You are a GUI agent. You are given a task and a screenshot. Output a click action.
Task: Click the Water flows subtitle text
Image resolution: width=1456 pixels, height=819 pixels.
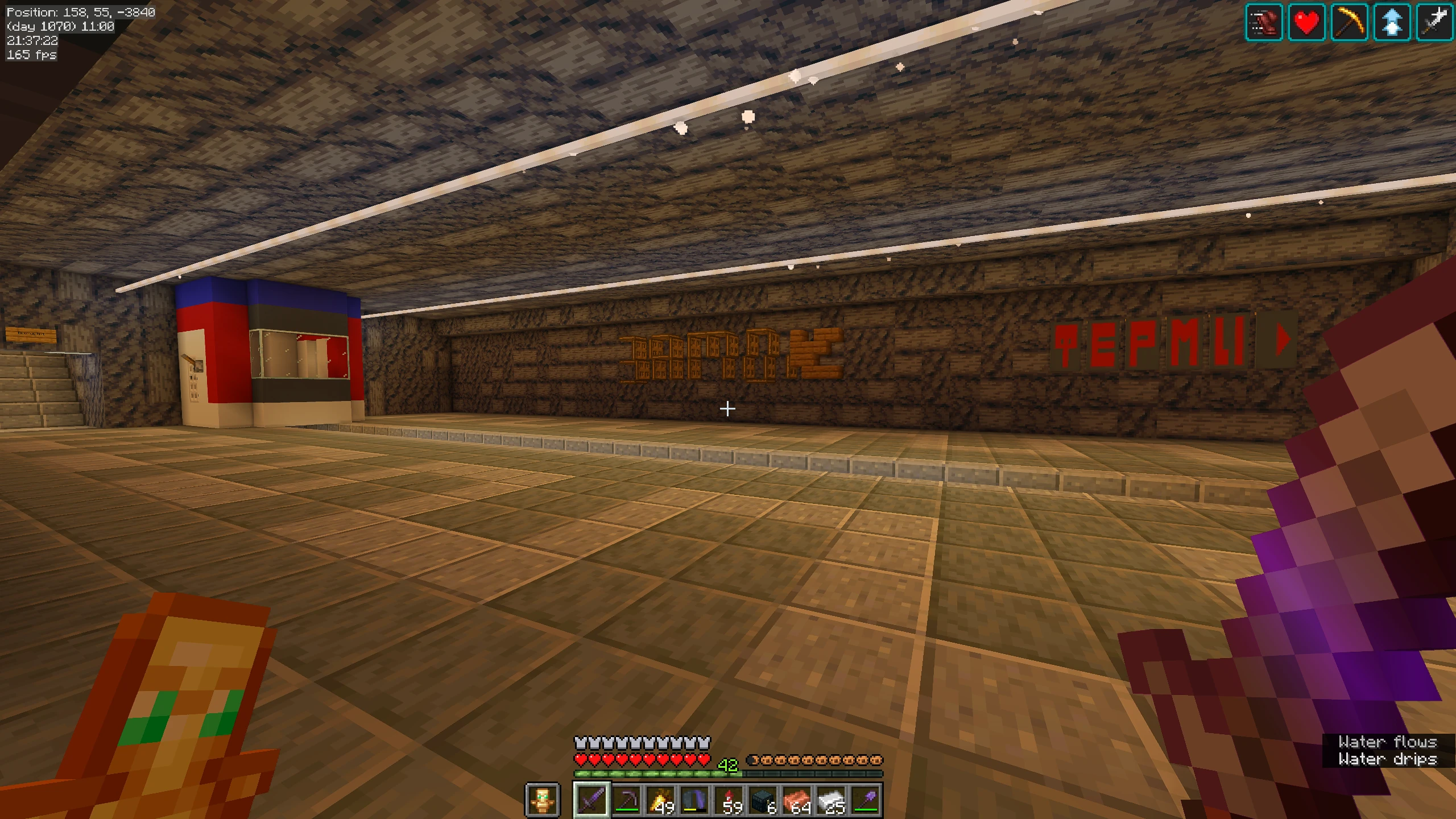coord(1385,742)
